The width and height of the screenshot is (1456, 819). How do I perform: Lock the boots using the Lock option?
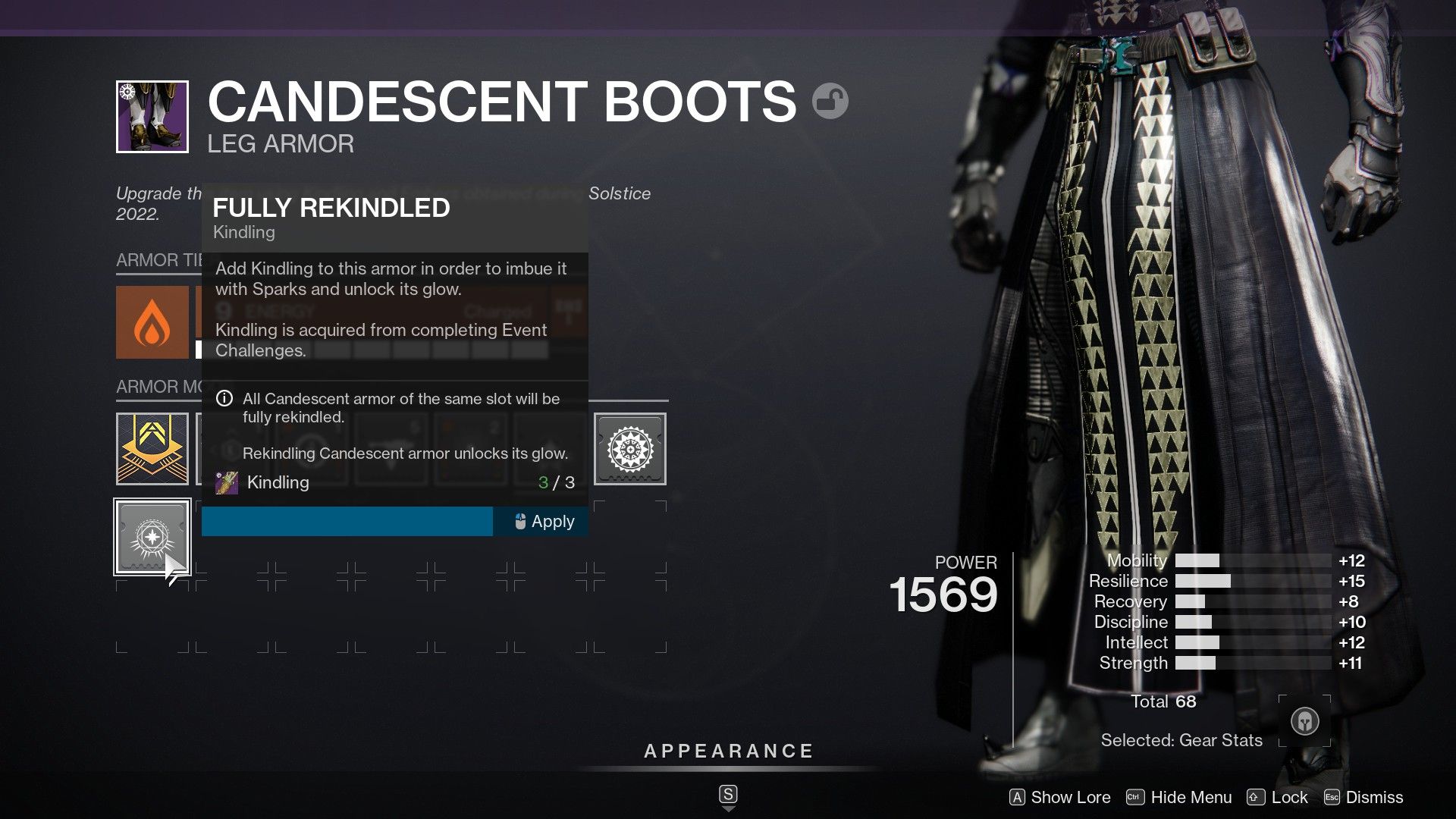[x=1288, y=797]
